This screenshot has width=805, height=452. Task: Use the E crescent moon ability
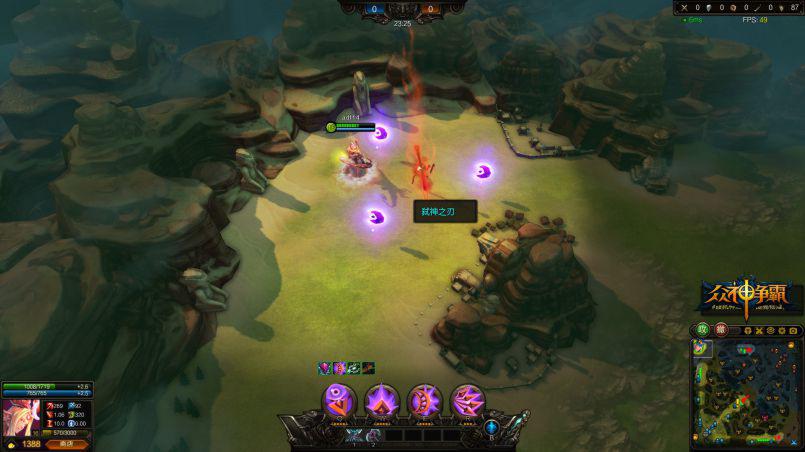425,402
